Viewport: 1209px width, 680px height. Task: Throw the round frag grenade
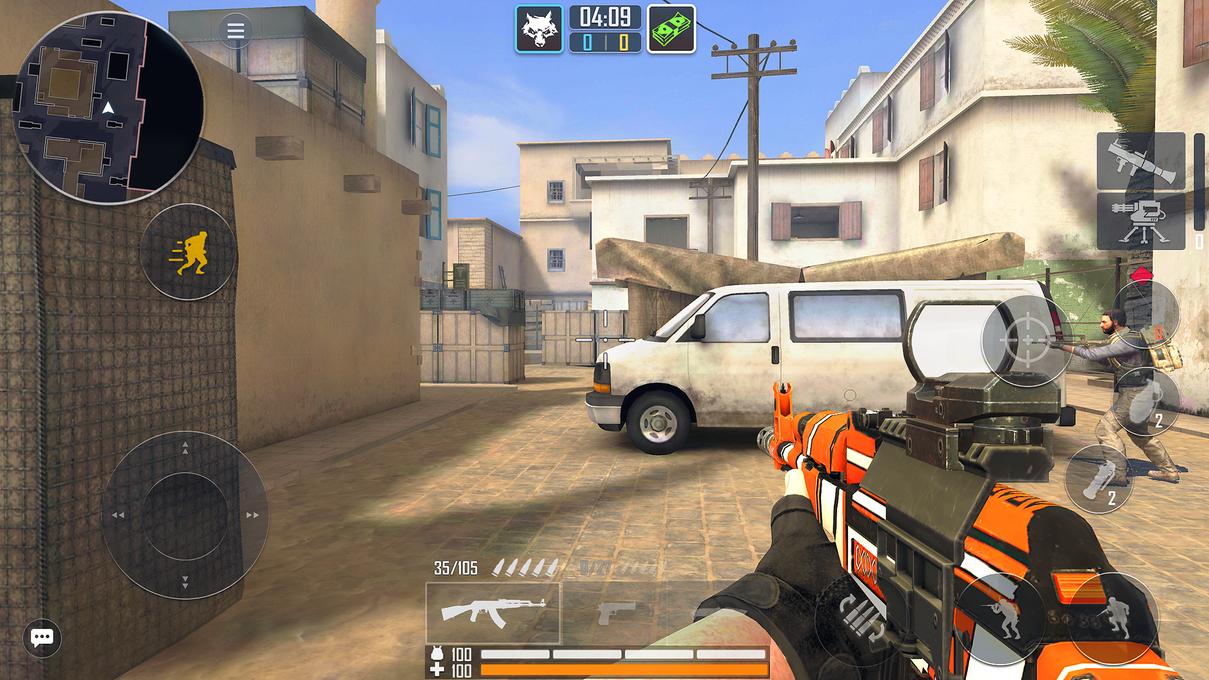(x=1146, y=402)
